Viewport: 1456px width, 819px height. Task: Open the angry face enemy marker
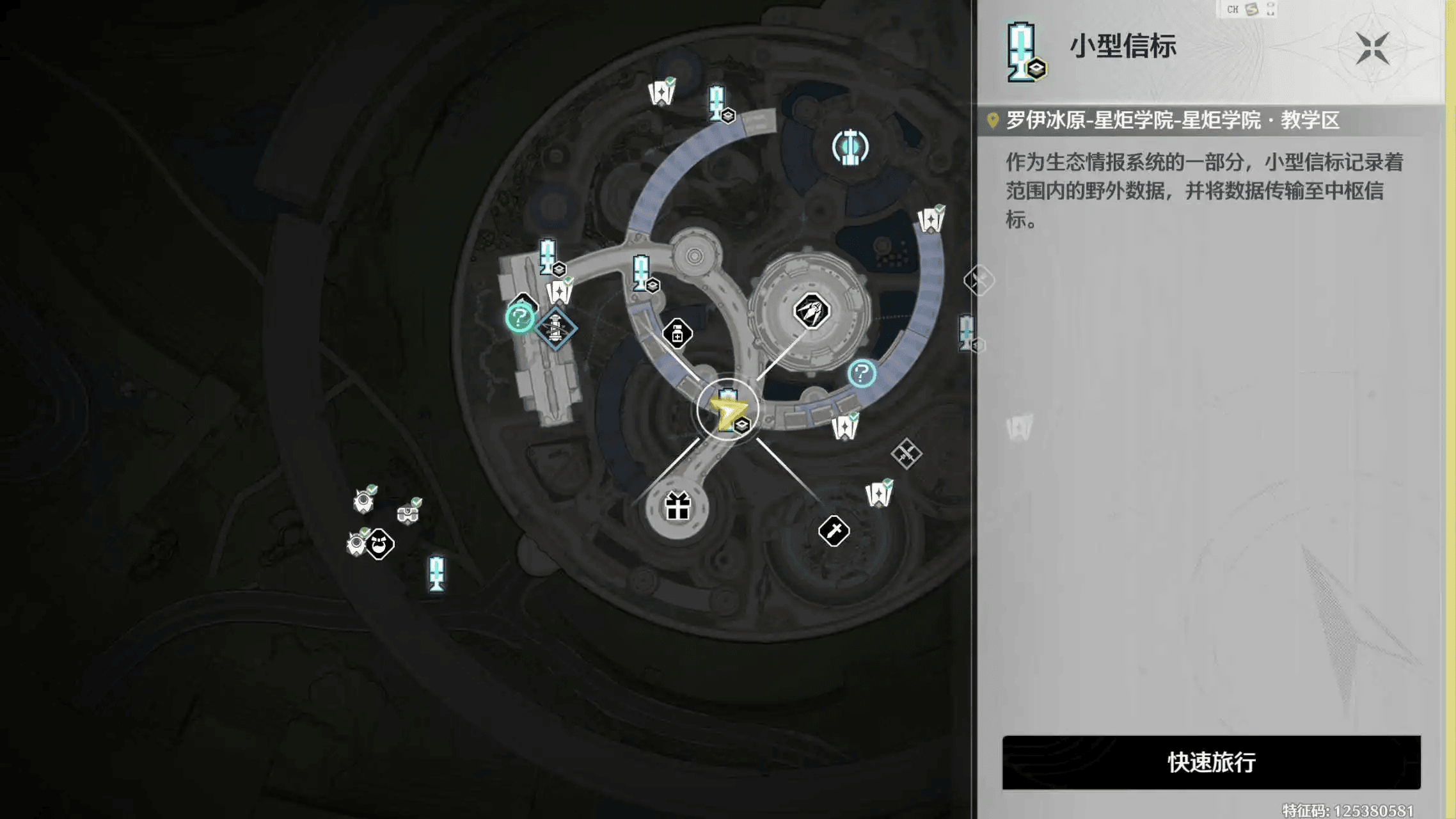click(380, 545)
